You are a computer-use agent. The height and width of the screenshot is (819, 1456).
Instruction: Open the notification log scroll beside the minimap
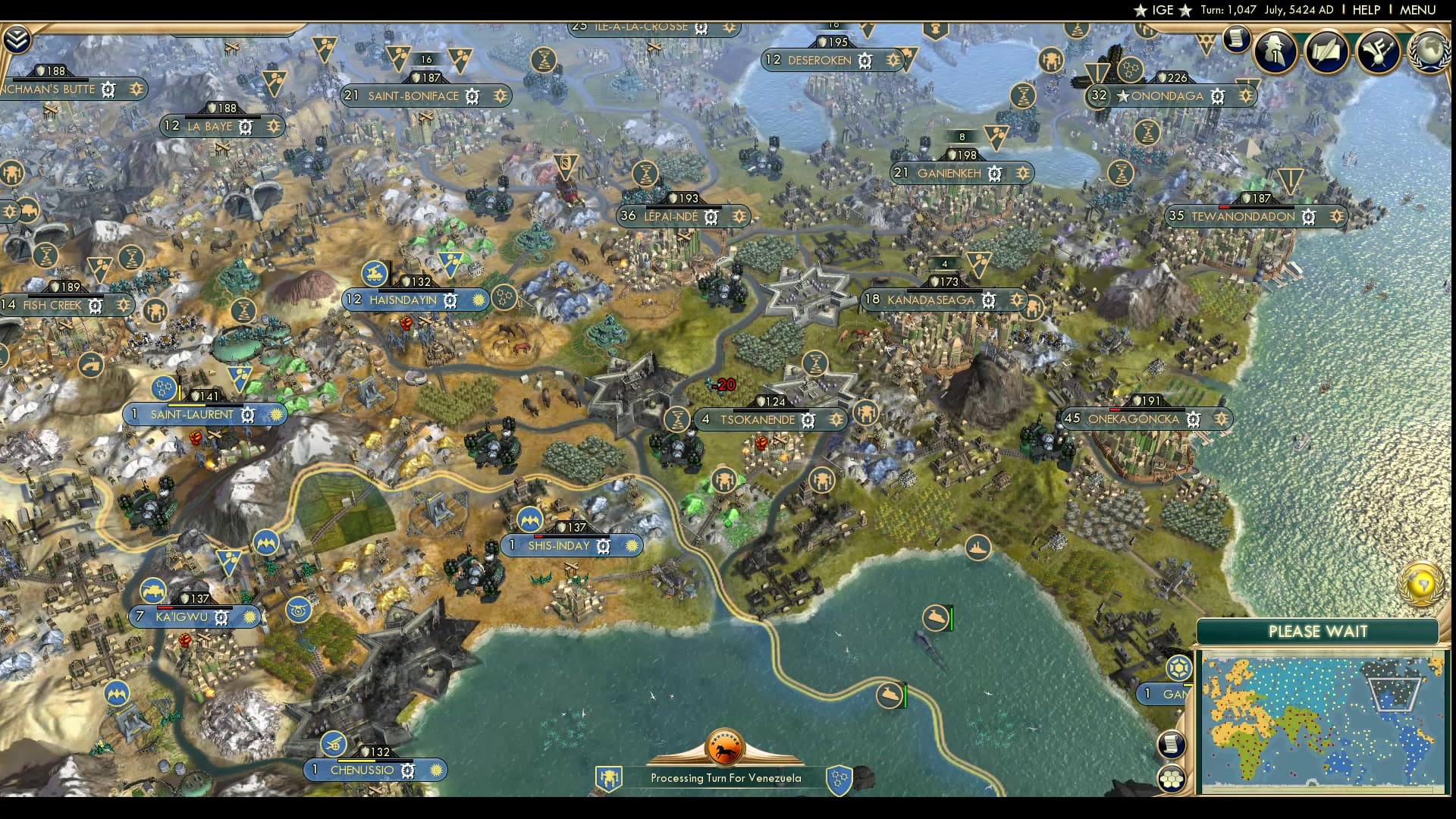(x=1172, y=743)
